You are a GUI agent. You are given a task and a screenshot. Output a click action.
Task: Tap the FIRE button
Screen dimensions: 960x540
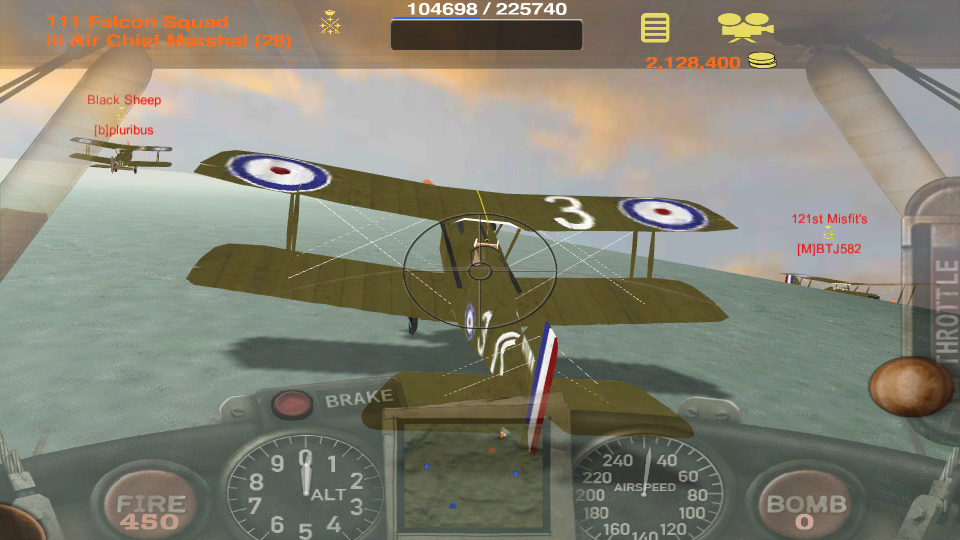point(150,508)
